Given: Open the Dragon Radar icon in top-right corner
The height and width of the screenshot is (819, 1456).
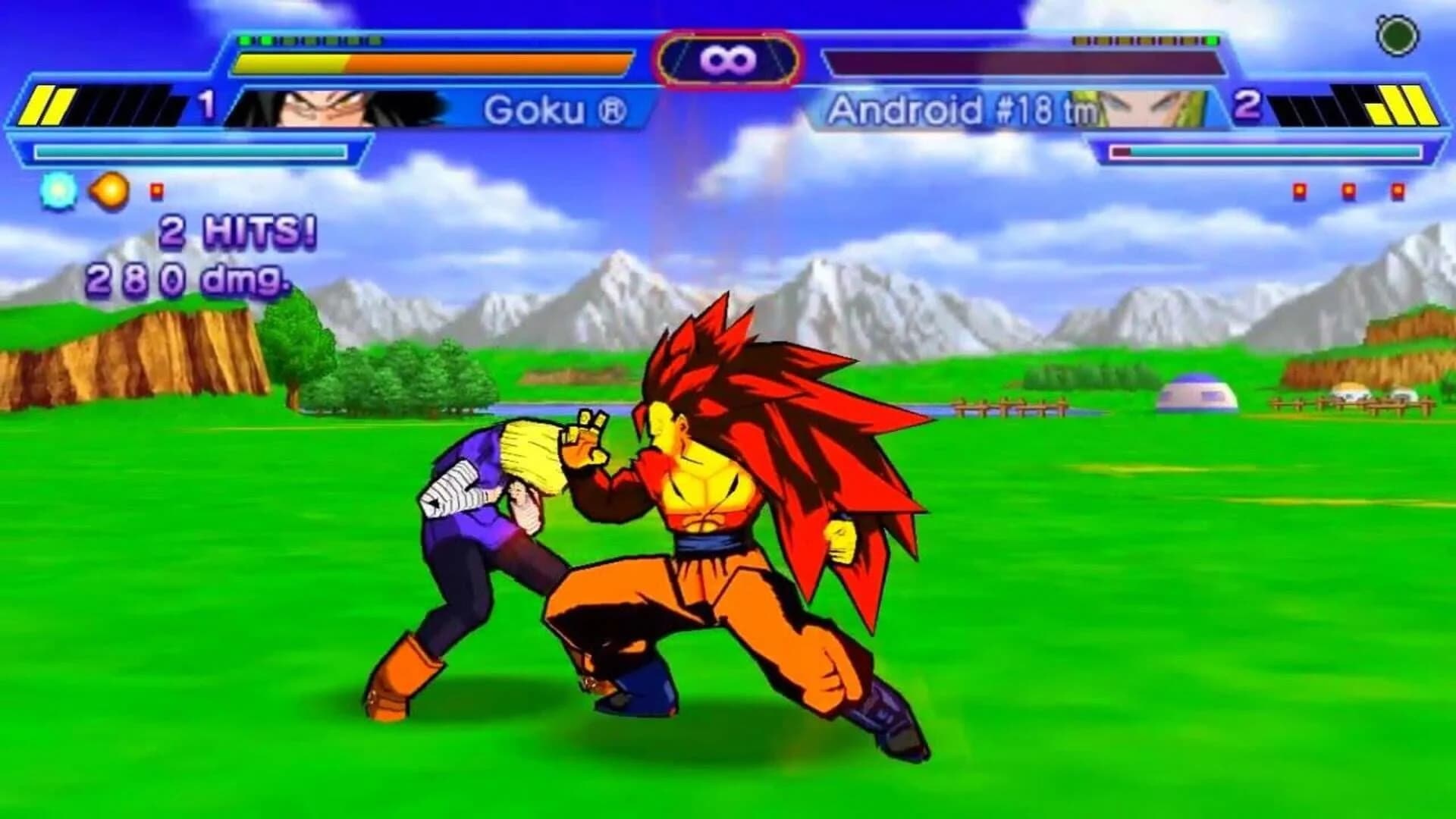Looking at the screenshot, I should (x=1398, y=34).
